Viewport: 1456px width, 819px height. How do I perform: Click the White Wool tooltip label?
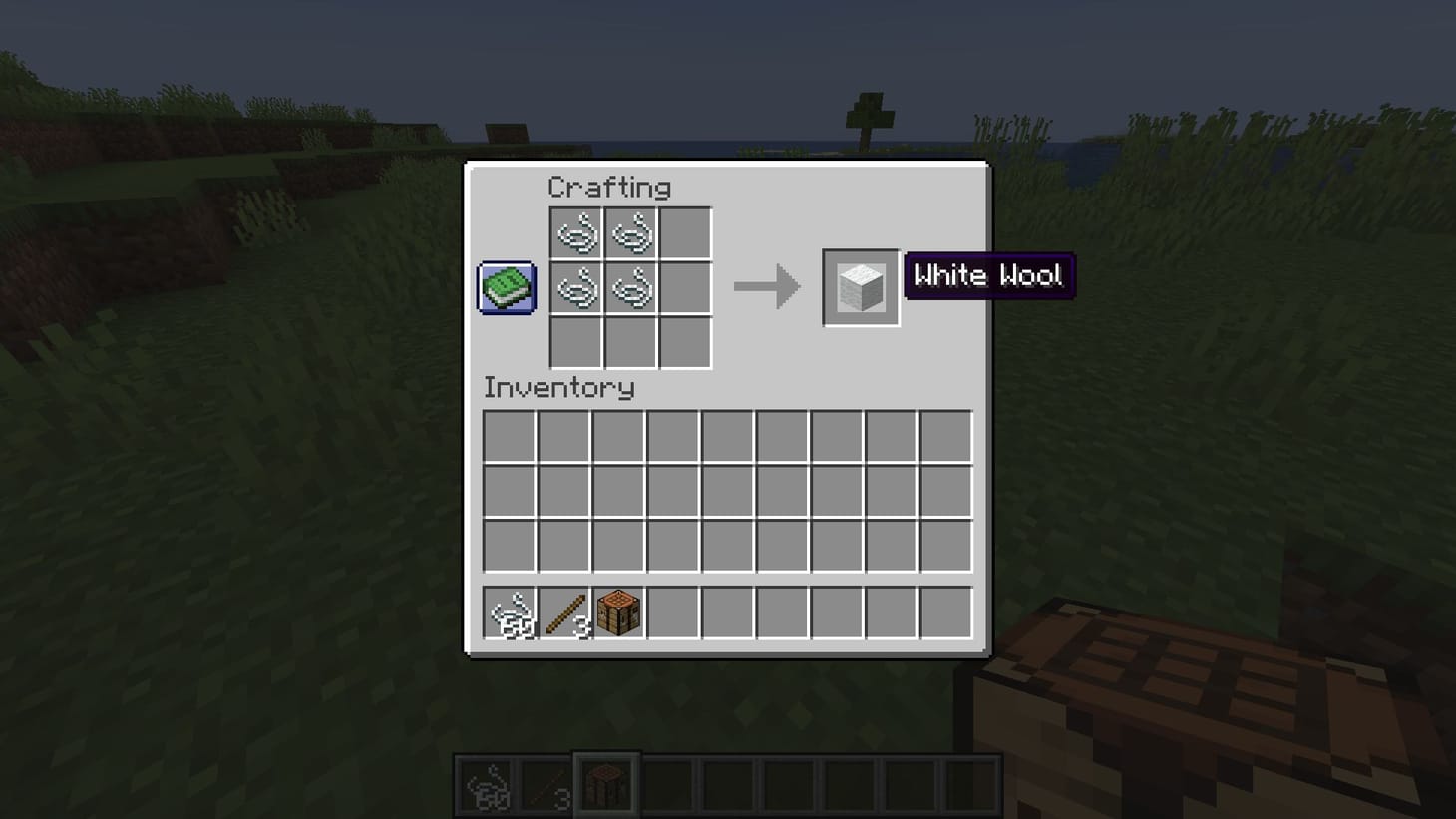point(990,276)
